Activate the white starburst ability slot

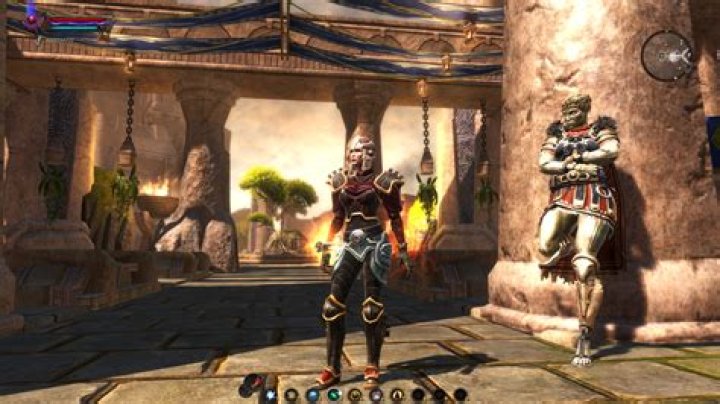point(269,394)
